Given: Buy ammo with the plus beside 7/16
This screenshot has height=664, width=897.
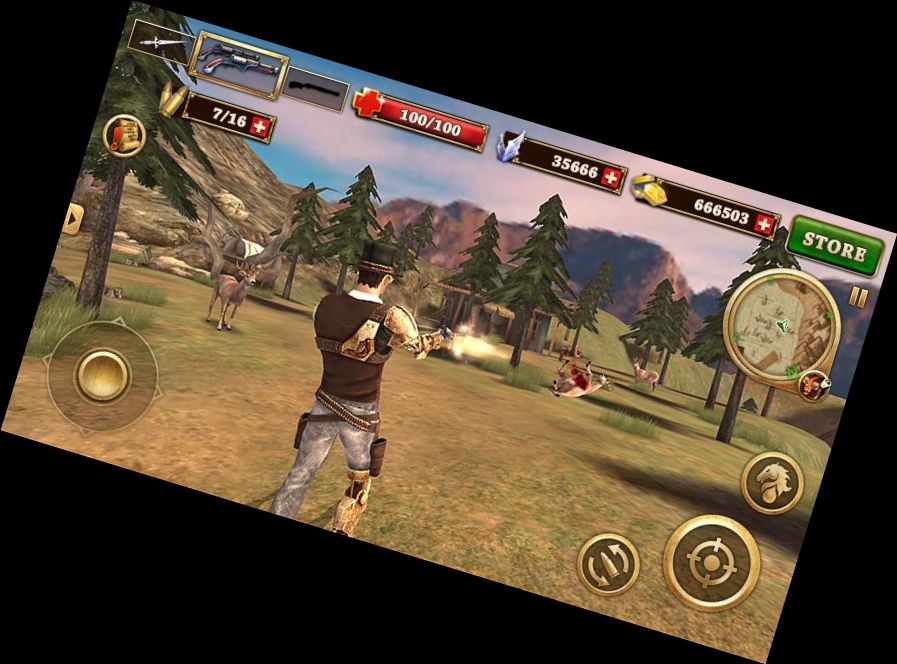Looking at the screenshot, I should click(x=261, y=126).
